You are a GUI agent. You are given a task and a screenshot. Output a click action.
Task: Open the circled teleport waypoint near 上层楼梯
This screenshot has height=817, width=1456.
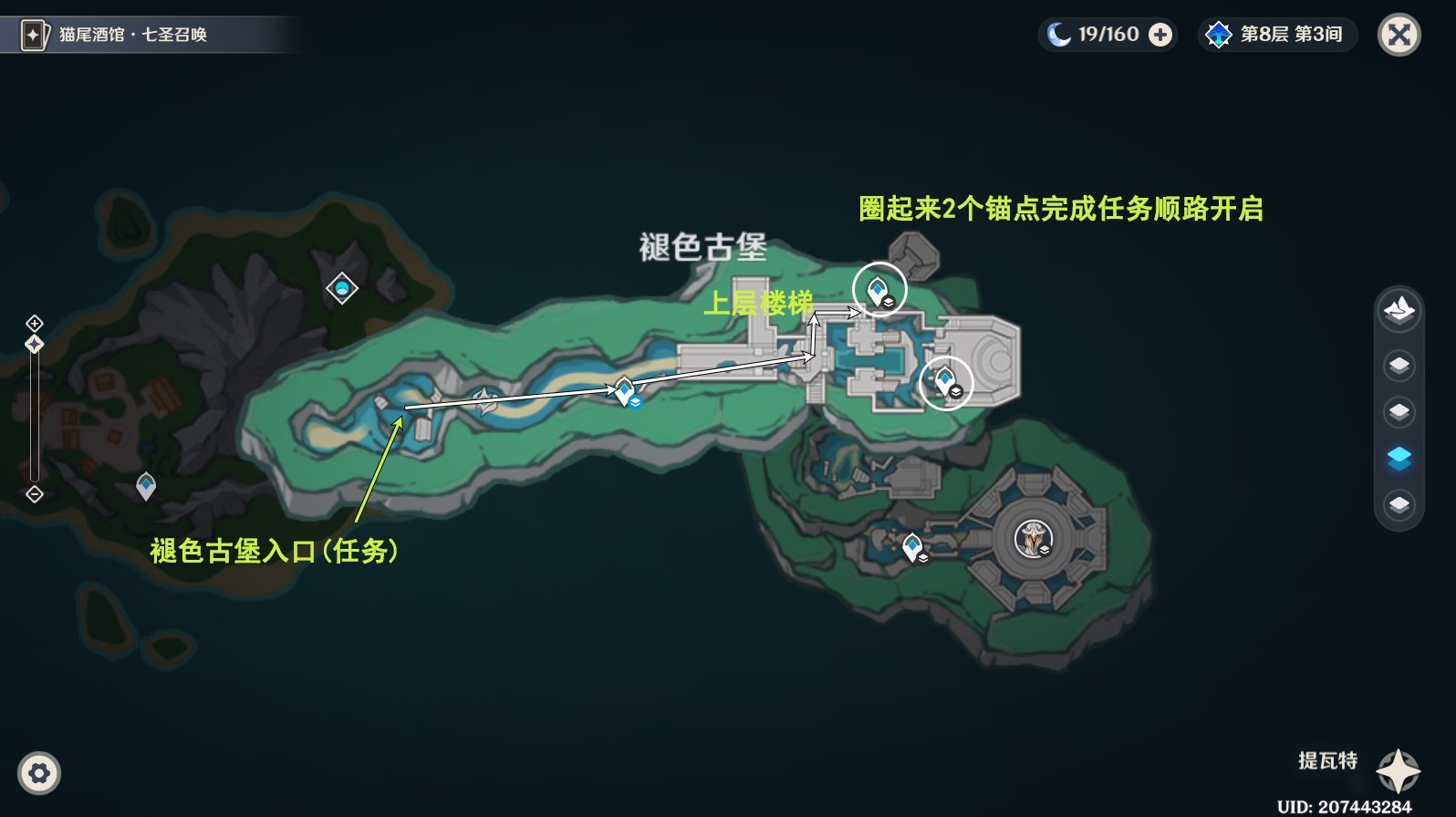click(x=877, y=289)
